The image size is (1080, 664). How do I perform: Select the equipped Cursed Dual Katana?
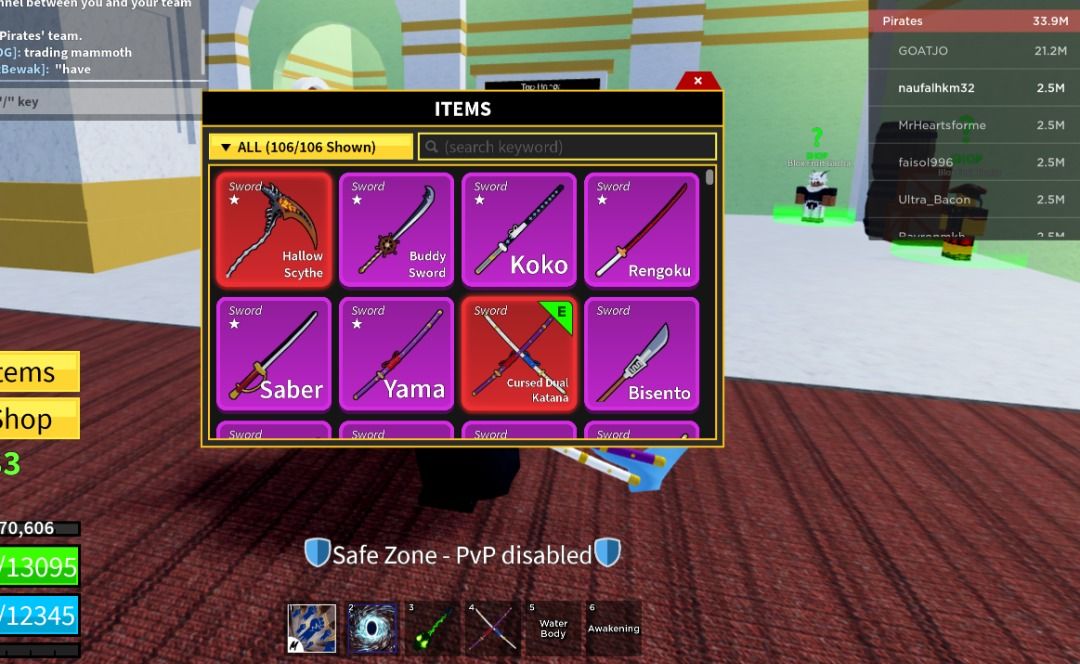pyautogui.click(x=519, y=354)
